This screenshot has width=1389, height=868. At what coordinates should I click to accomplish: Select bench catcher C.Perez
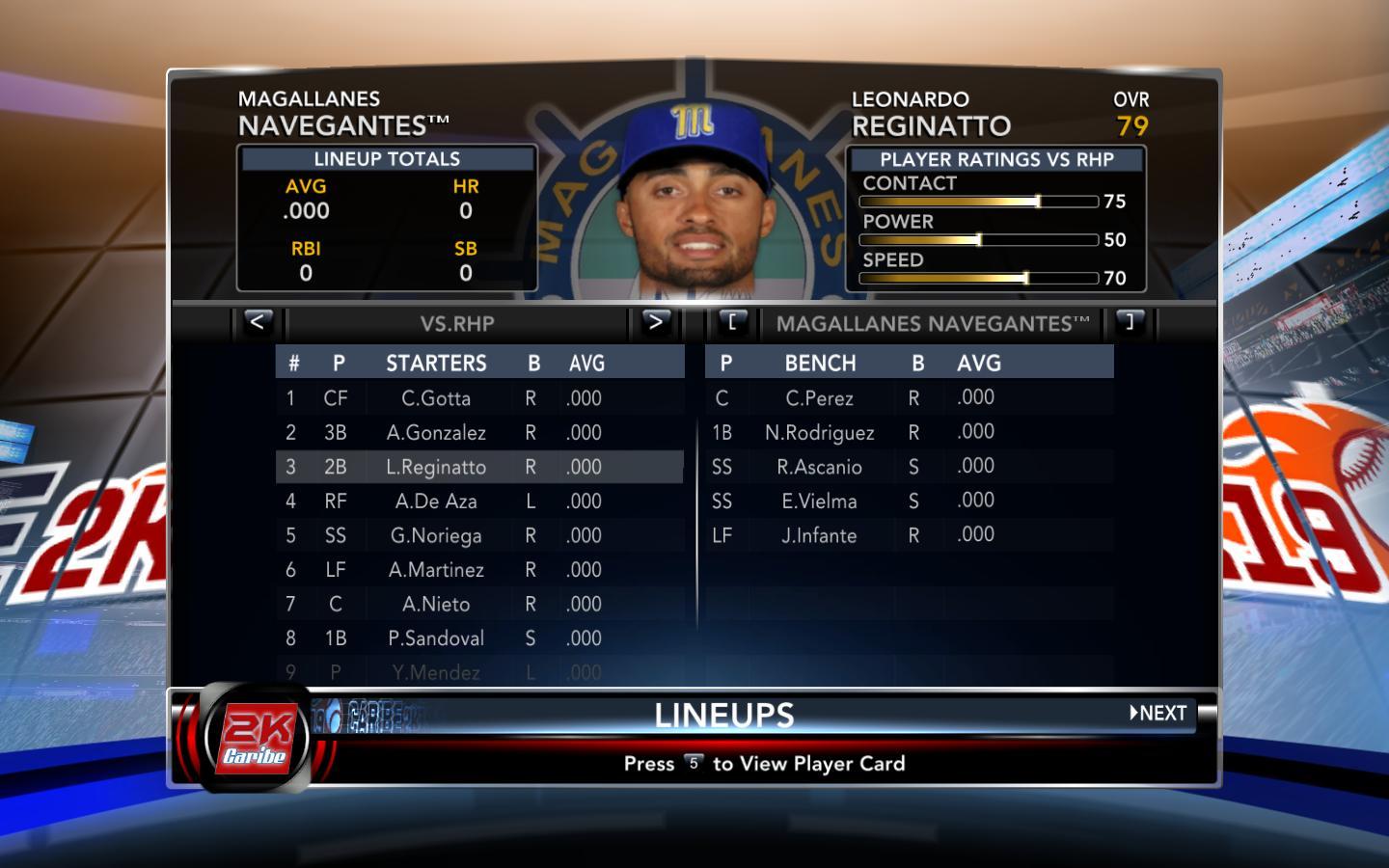pyautogui.click(x=819, y=398)
